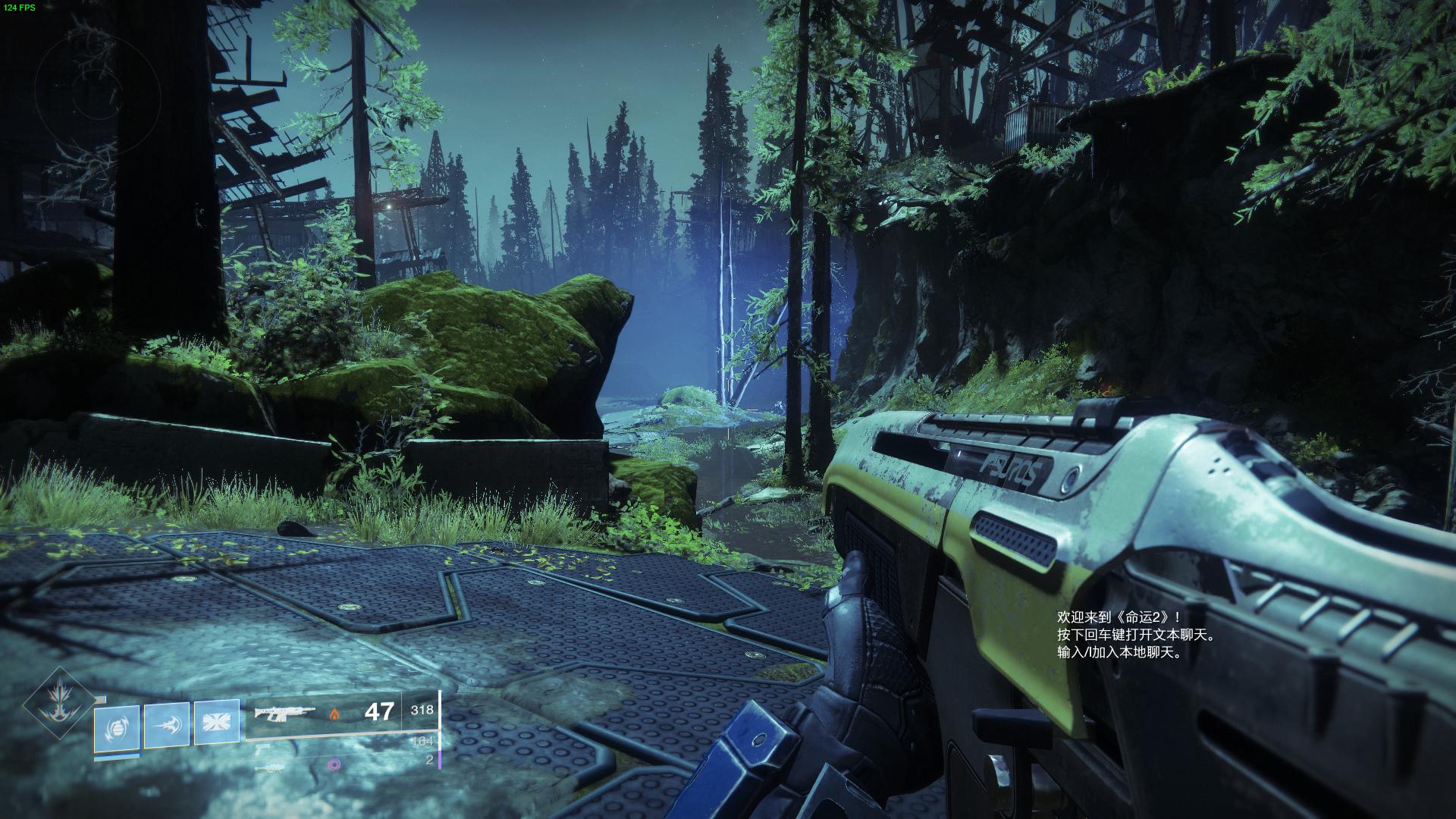This screenshot has width=1456, height=819.
Task: Select the equipped auto rifle weapon icon
Action: (x=278, y=713)
